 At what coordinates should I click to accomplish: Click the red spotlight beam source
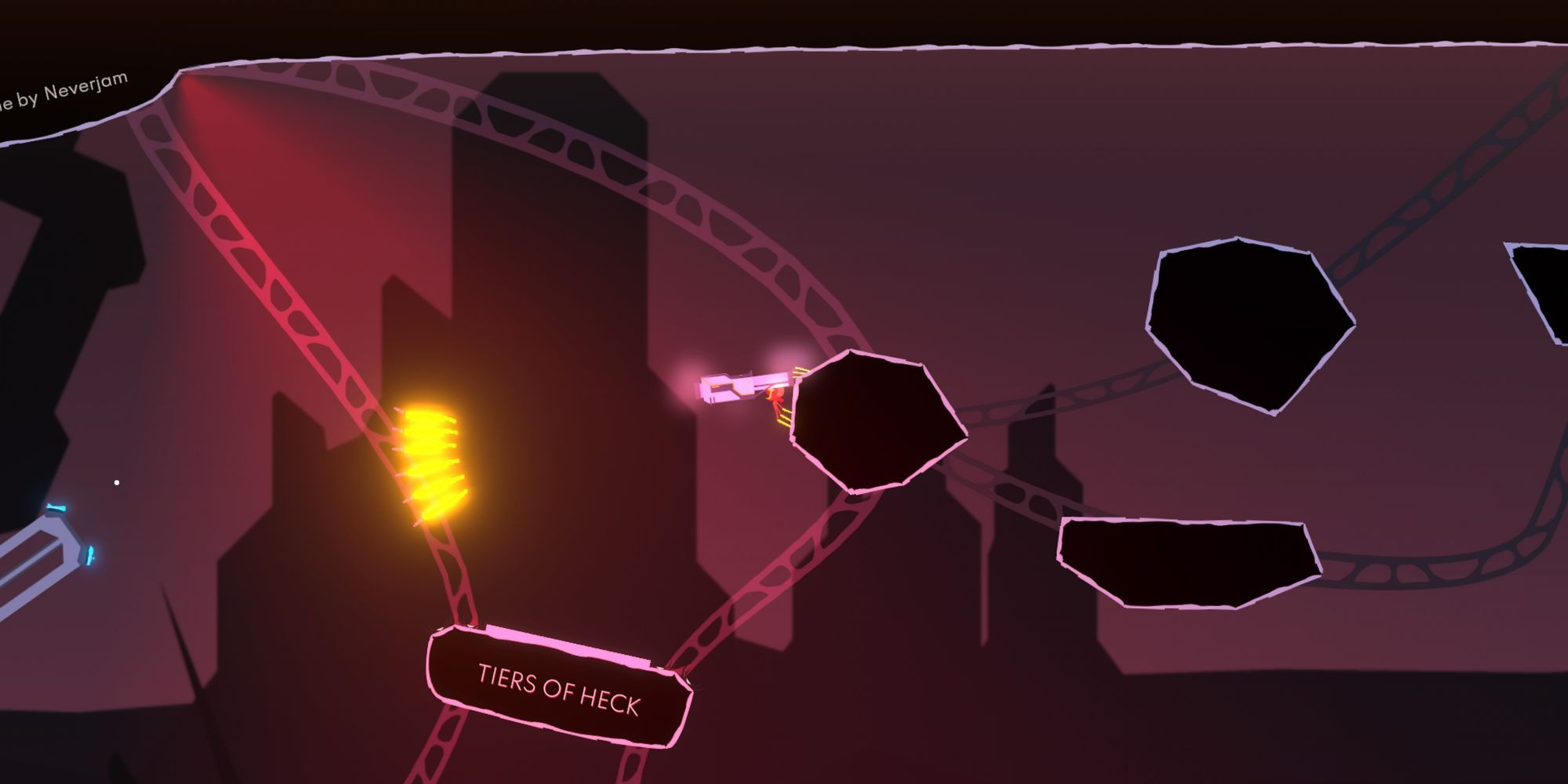point(182,78)
